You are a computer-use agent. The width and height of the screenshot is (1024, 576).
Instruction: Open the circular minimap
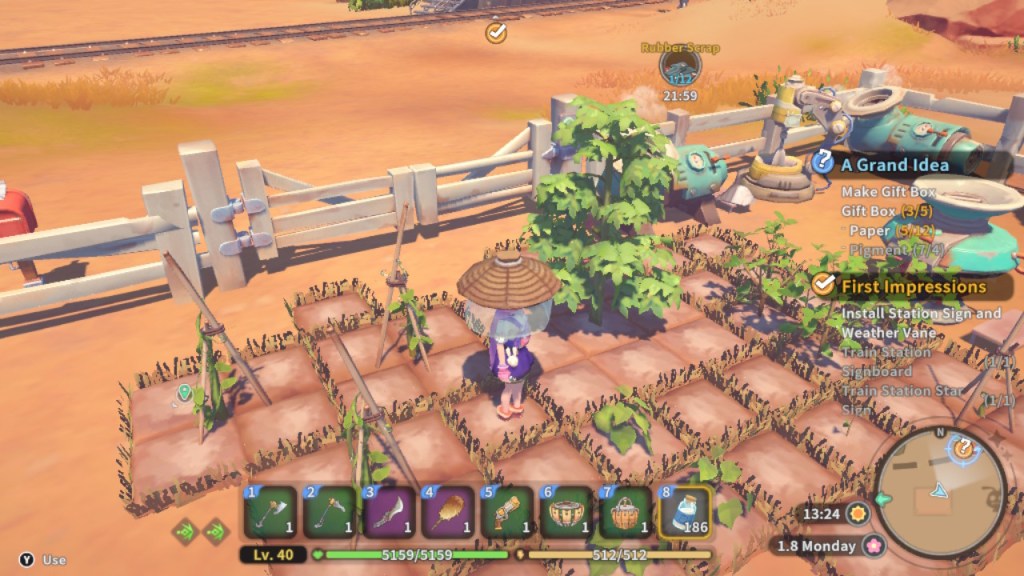tap(940, 493)
